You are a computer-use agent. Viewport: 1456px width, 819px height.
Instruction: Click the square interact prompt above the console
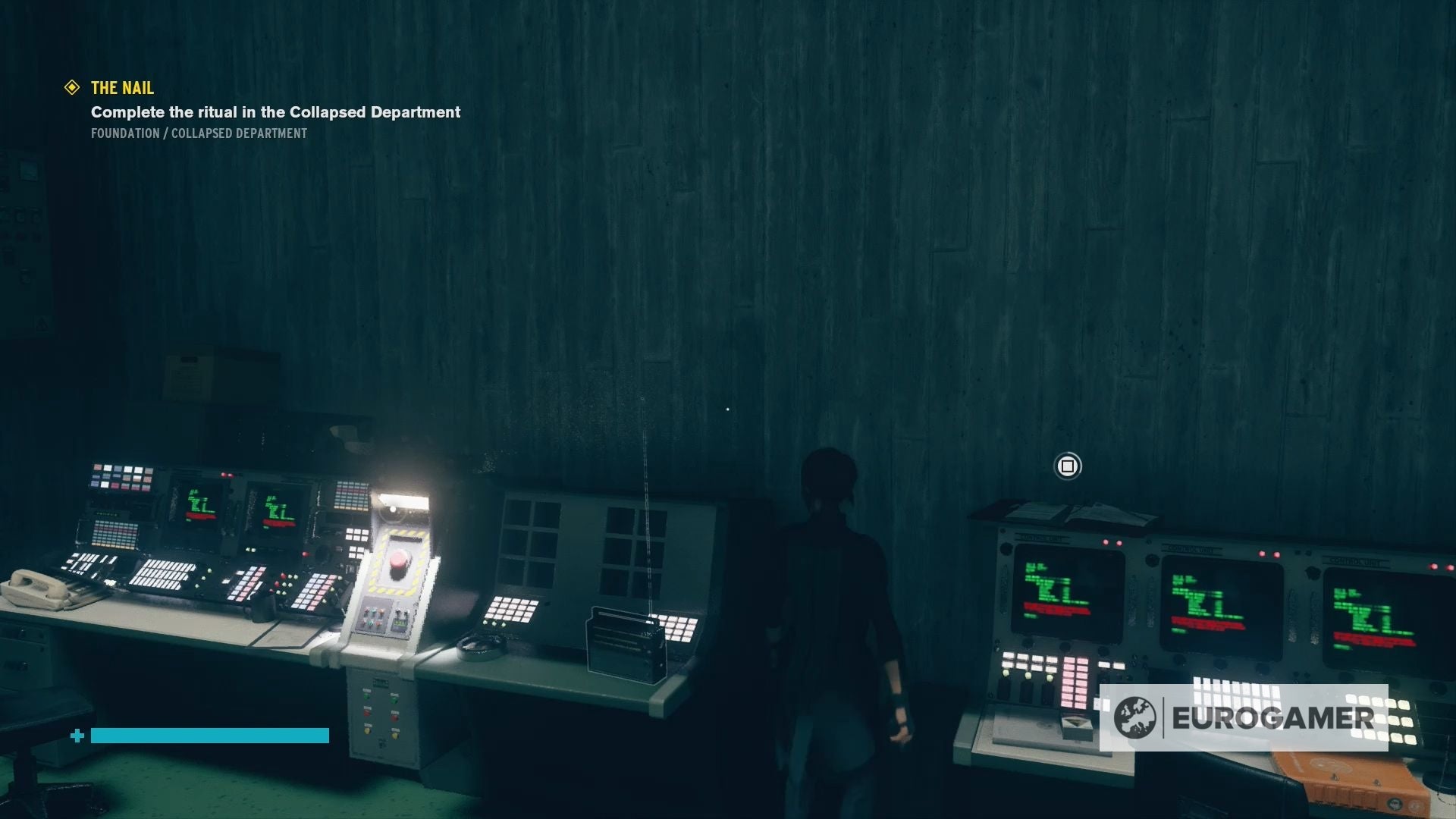click(1068, 466)
